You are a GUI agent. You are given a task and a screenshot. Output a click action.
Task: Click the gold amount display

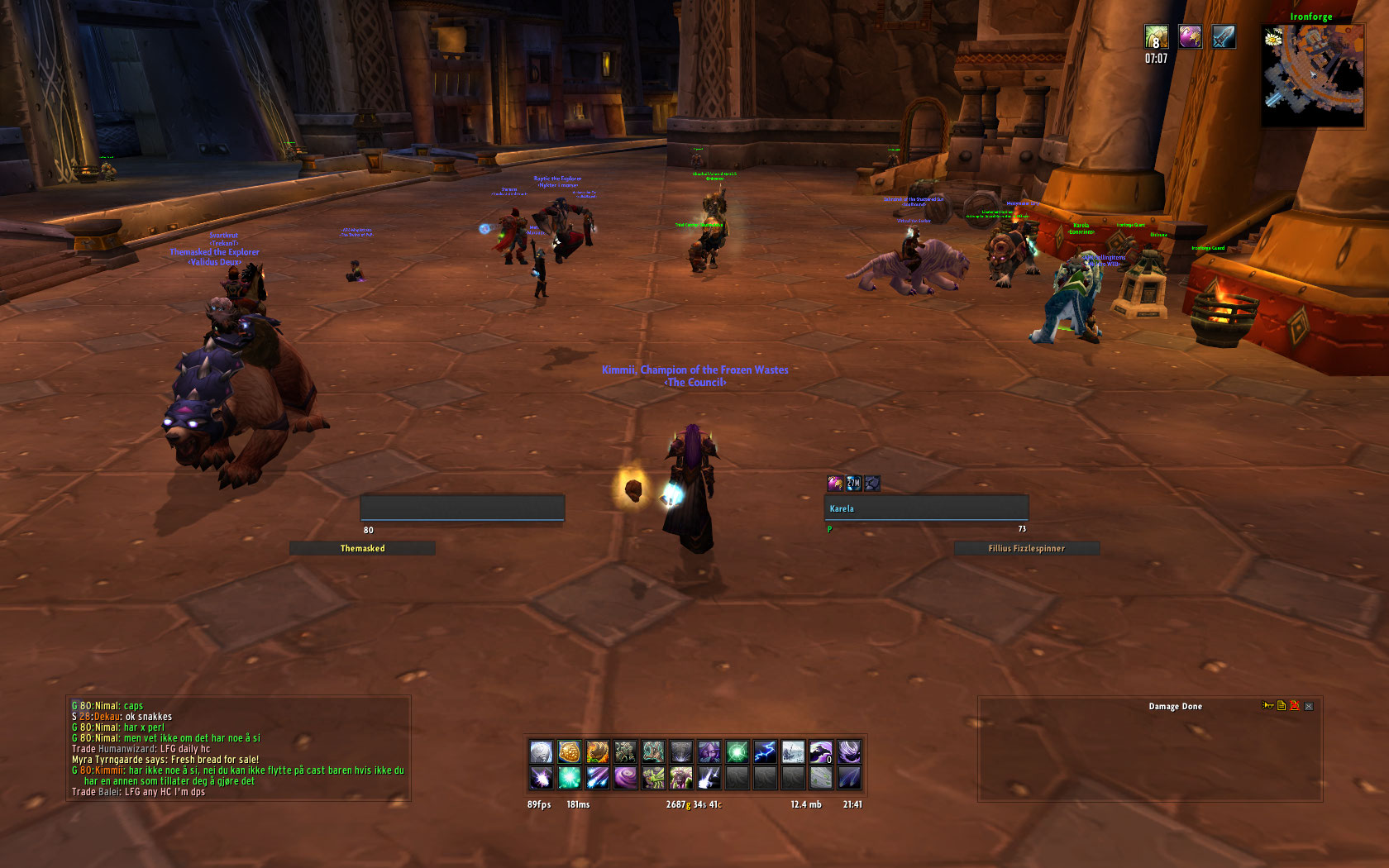pos(693,805)
